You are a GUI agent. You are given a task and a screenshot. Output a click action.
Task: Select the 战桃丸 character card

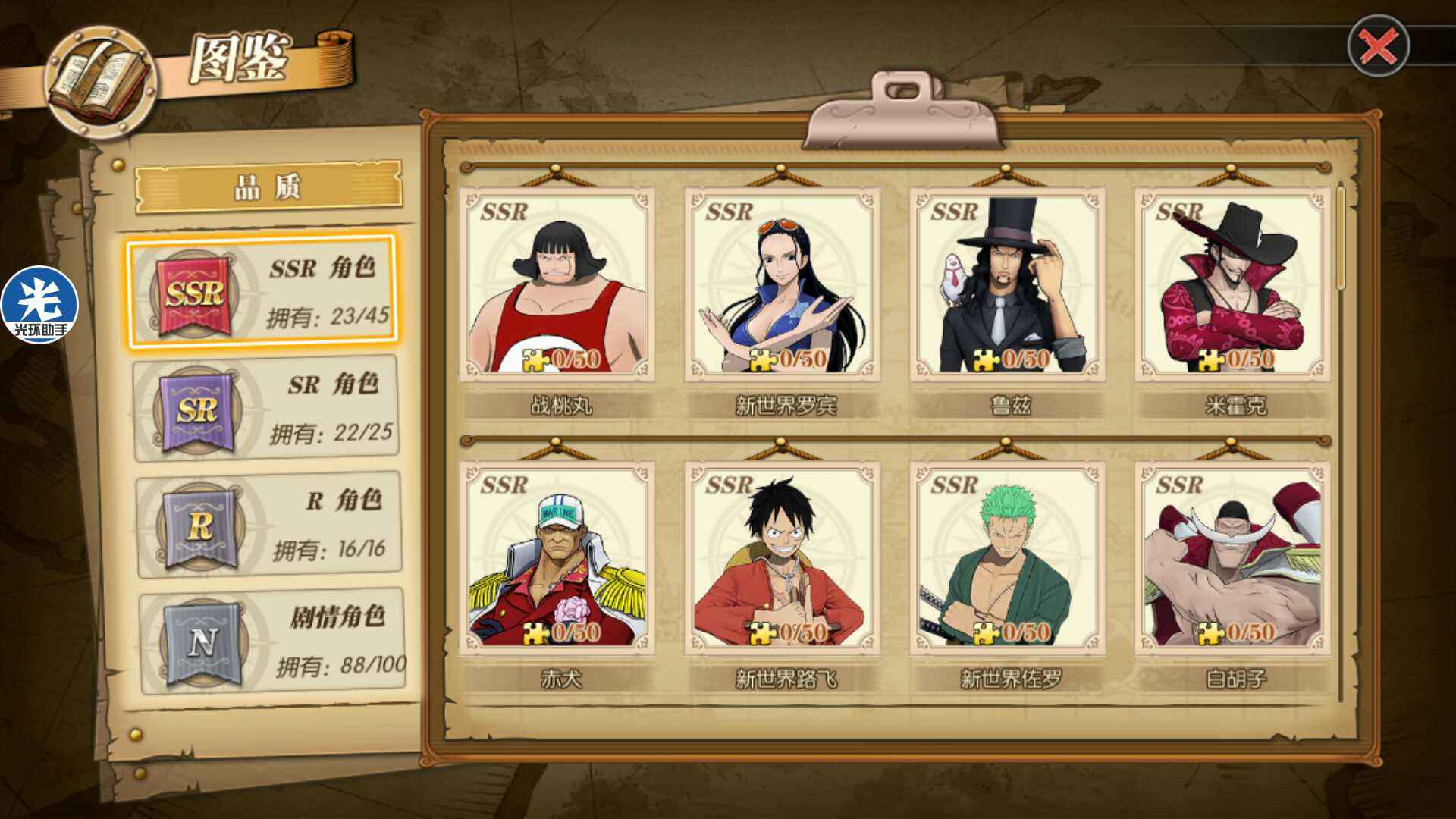click(557, 286)
